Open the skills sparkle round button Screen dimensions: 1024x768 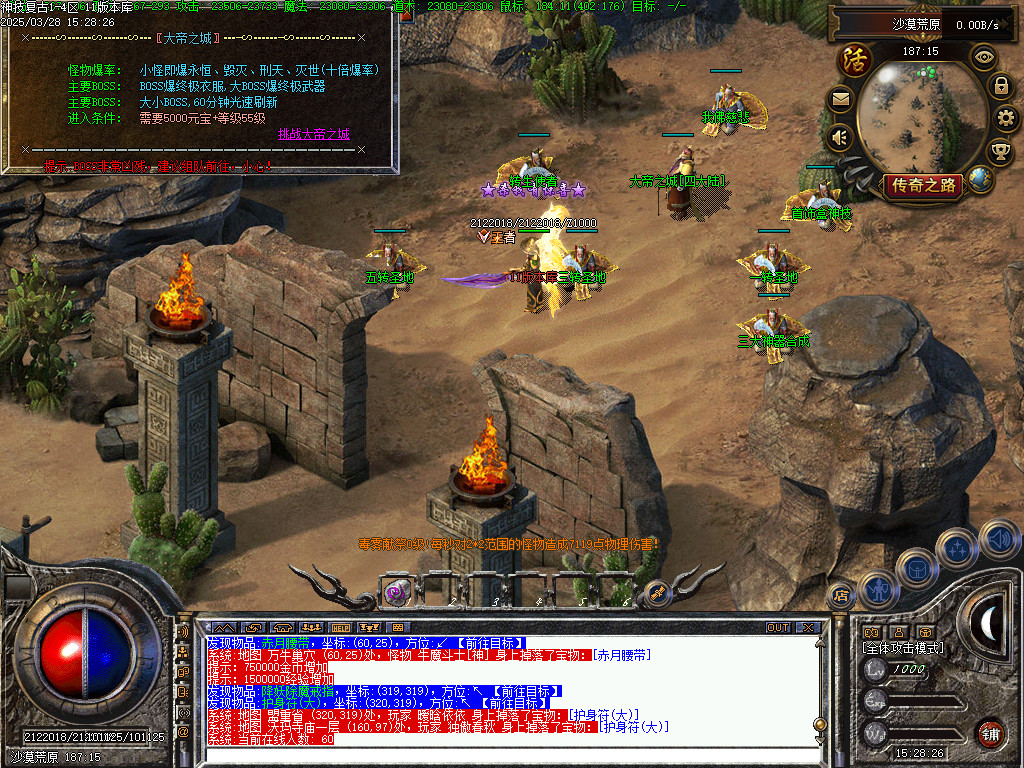tap(957, 547)
